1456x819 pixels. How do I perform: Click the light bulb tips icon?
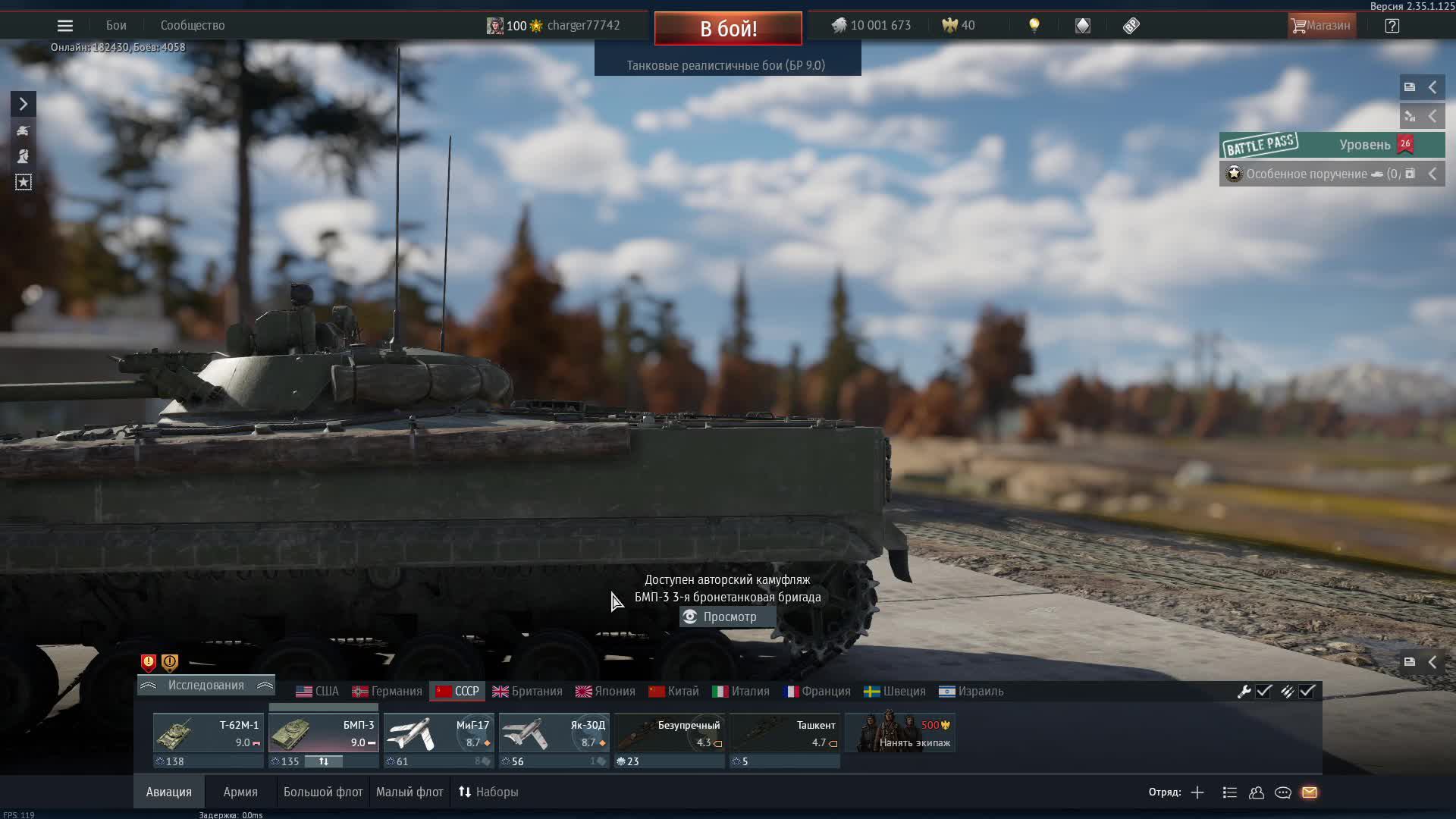point(1034,25)
